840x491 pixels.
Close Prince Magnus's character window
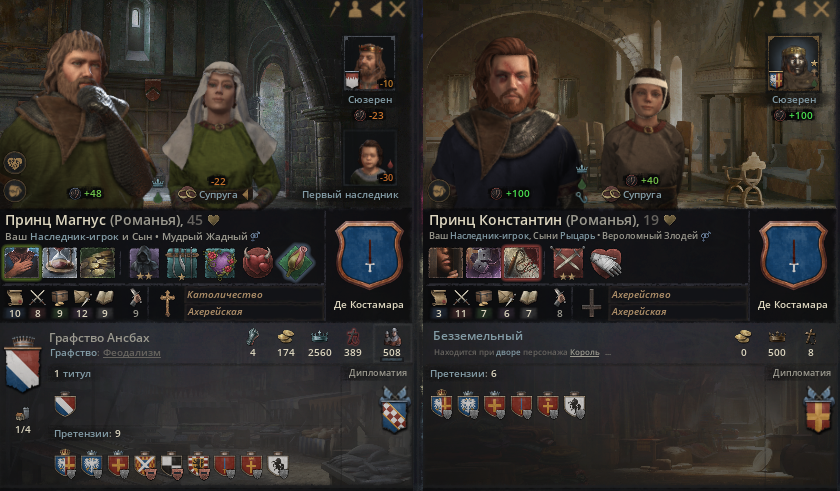click(398, 10)
